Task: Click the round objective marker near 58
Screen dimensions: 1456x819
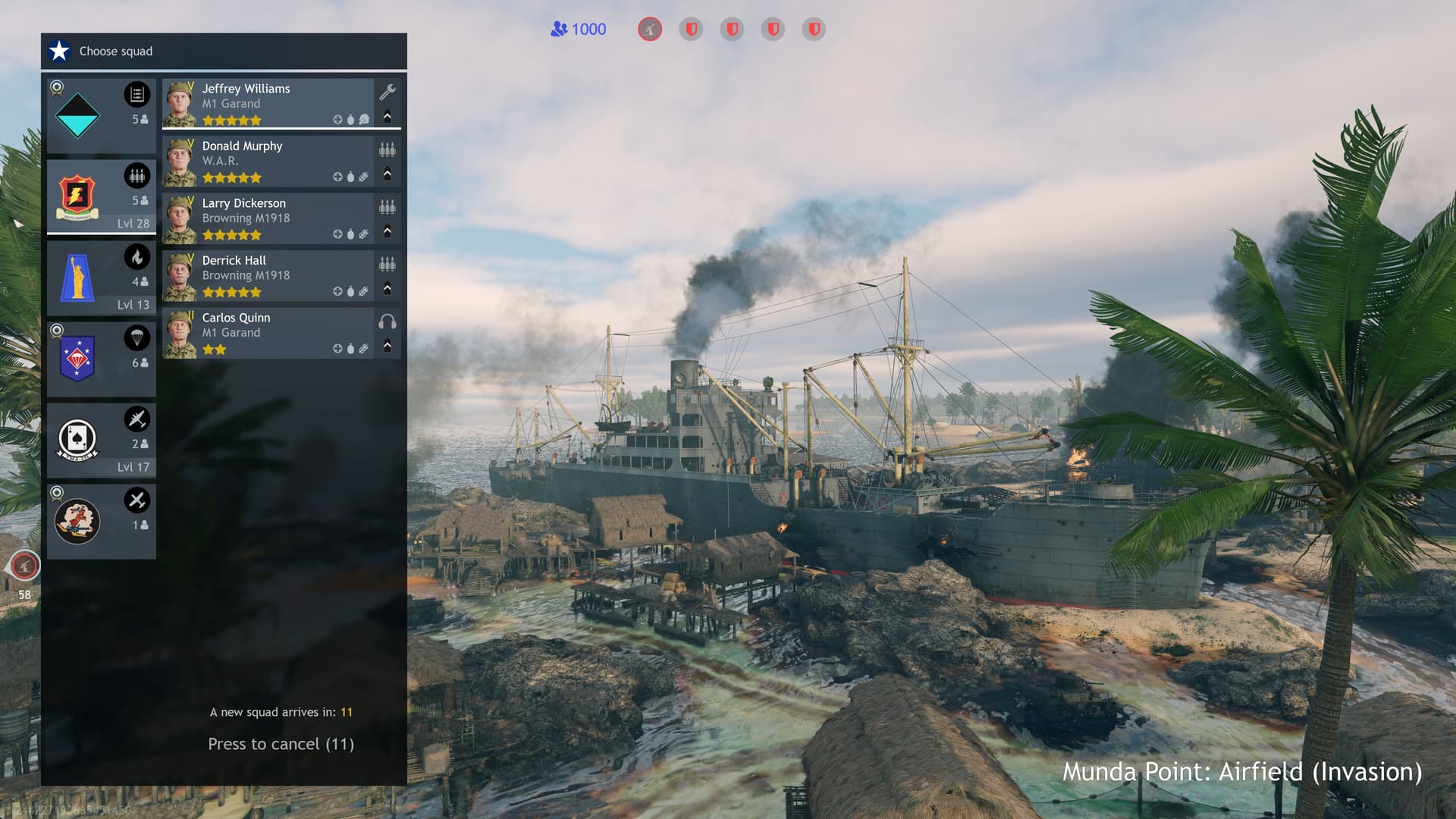Action: pos(24,566)
